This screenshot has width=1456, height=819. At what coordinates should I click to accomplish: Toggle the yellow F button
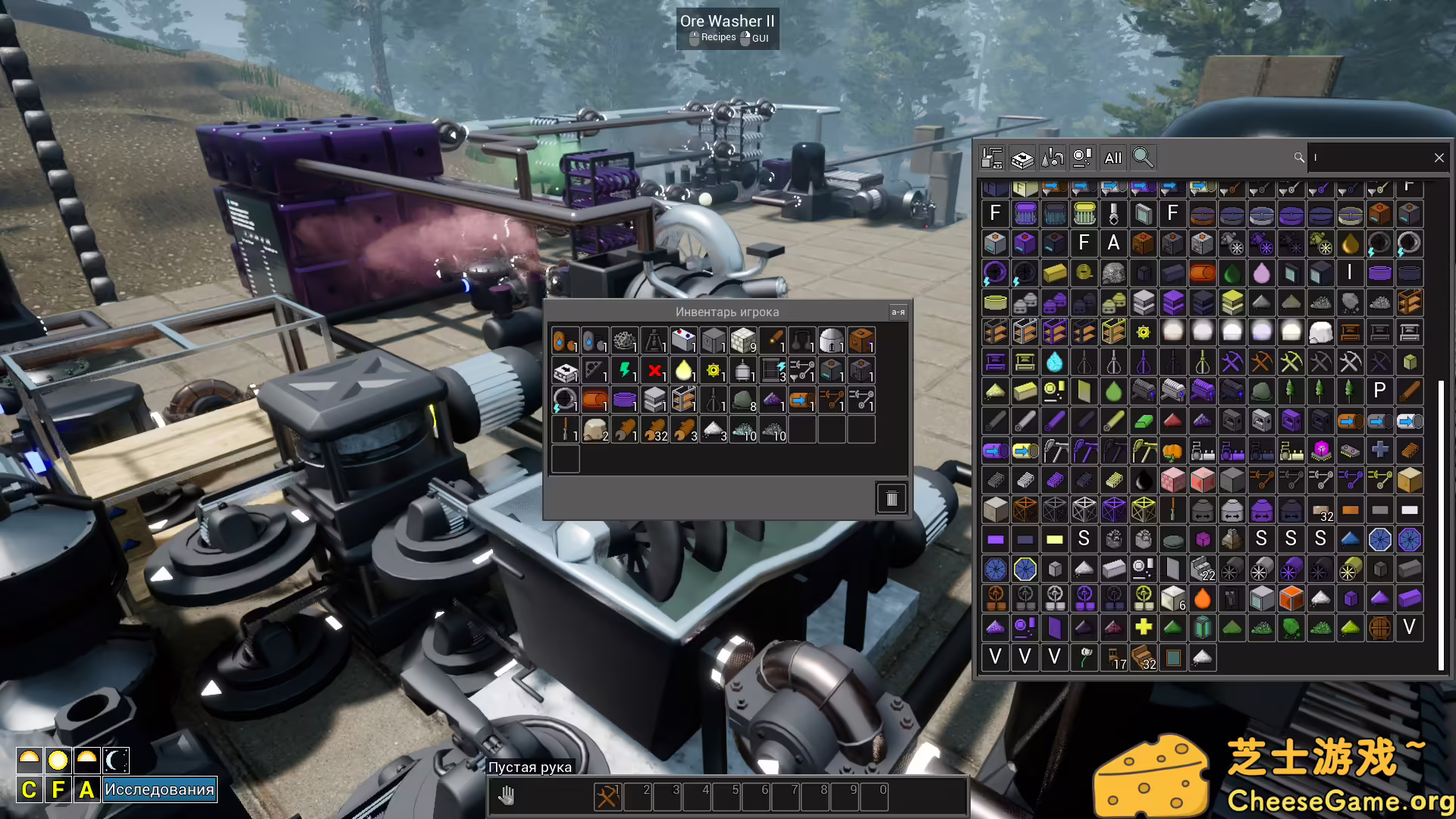click(x=58, y=789)
